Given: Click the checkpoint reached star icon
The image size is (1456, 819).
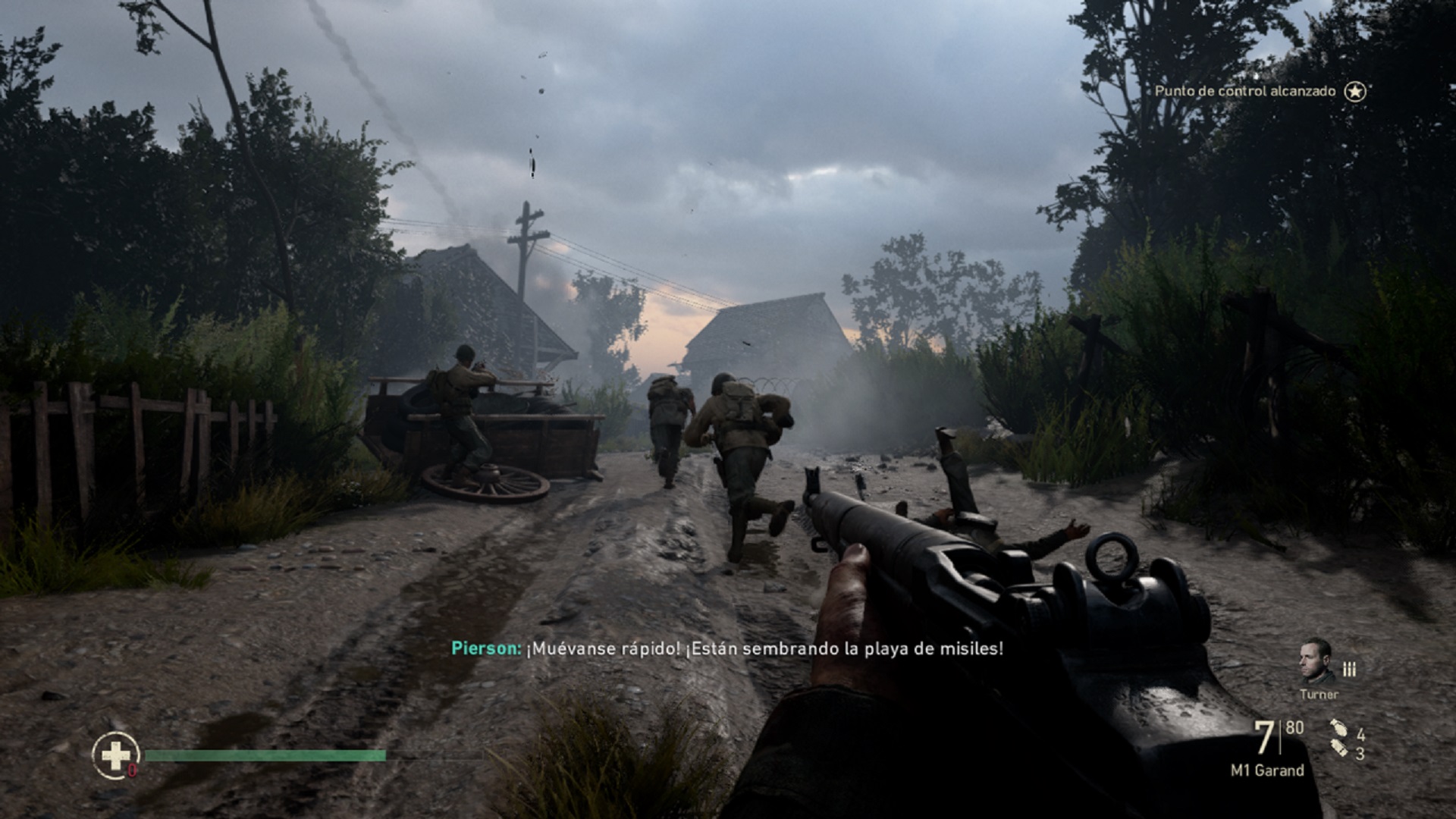Looking at the screenshot, I should pos(1355,92).
